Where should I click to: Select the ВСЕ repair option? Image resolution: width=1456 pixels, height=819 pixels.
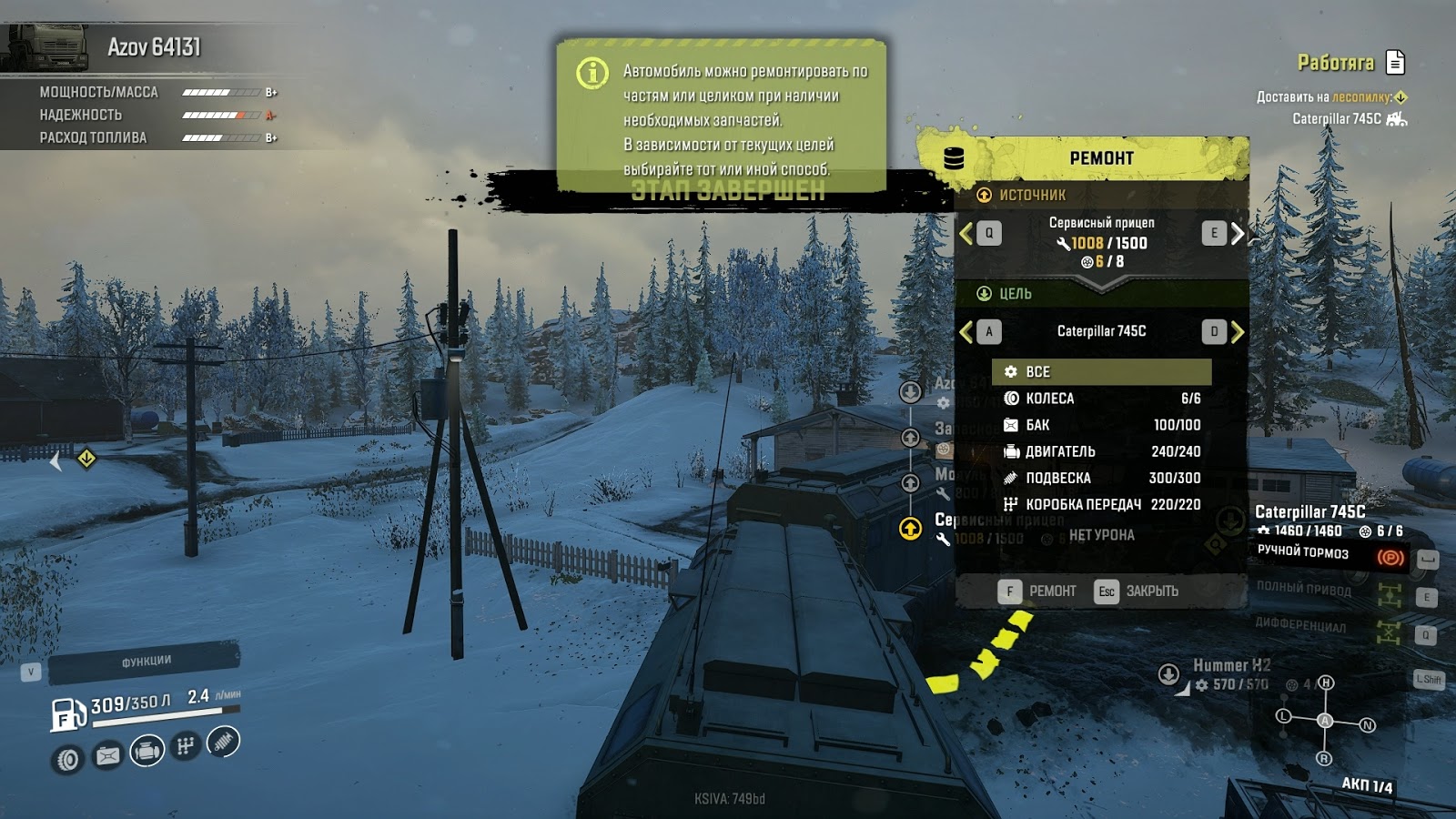click(x=1092, y=371)
